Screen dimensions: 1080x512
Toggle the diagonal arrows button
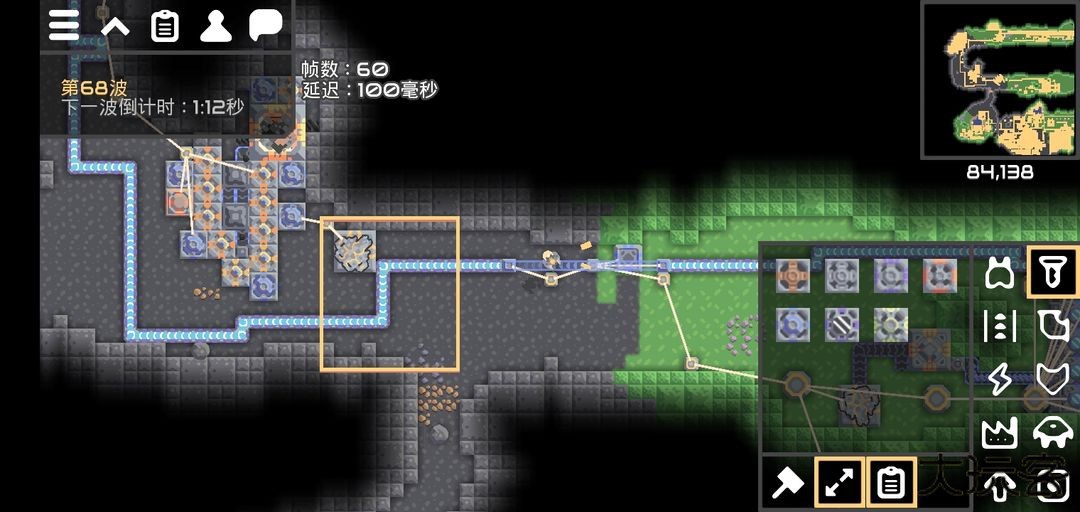tap(840, 484)
